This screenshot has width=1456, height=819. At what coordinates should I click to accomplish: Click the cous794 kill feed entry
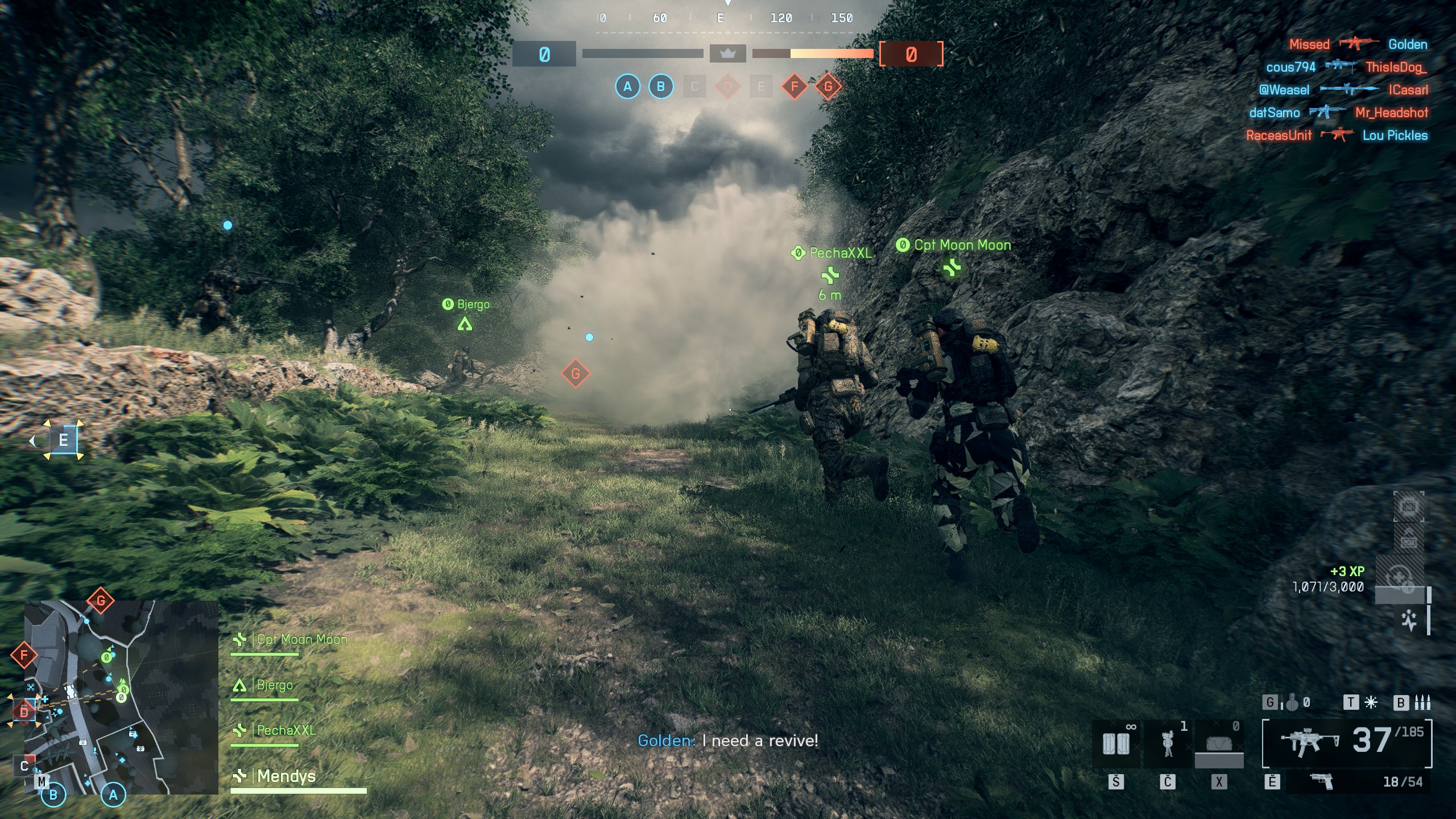1346,67
